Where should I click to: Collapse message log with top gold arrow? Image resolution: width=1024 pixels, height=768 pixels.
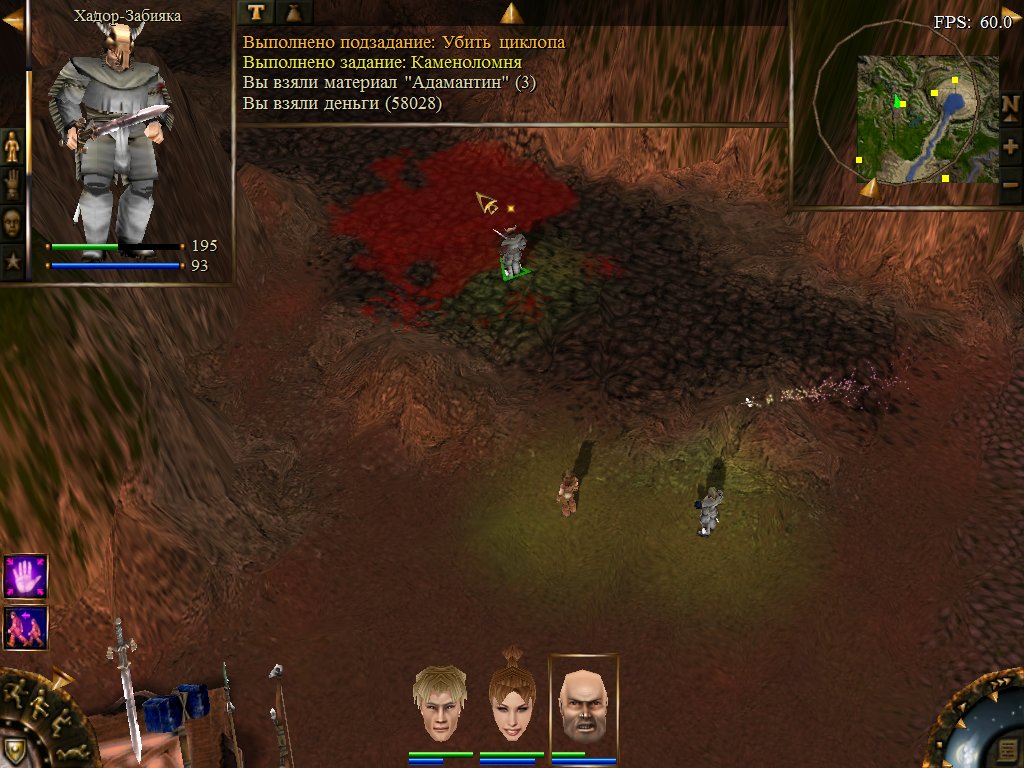coord(512,13)
